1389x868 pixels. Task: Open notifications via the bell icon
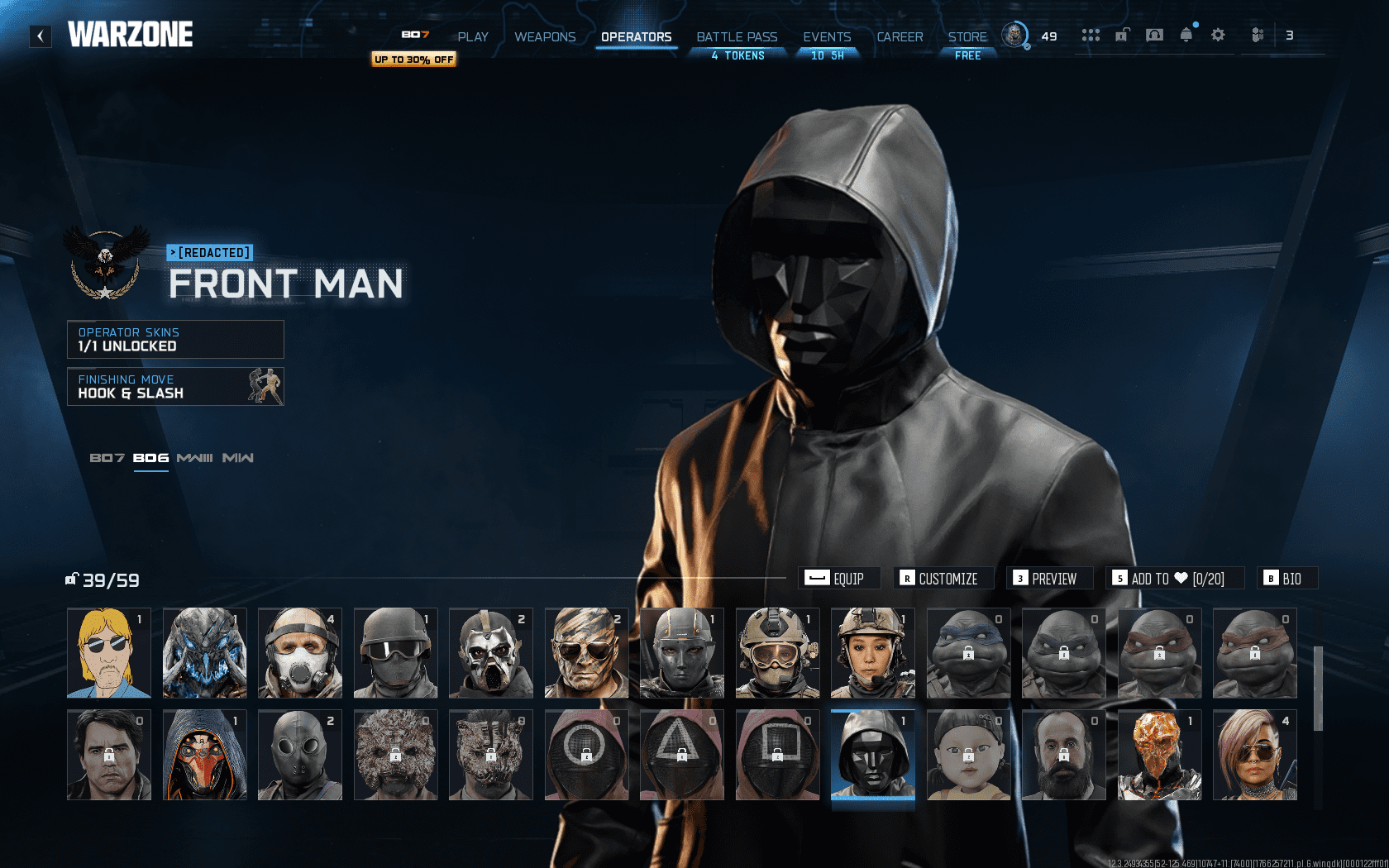point(1186,36)
